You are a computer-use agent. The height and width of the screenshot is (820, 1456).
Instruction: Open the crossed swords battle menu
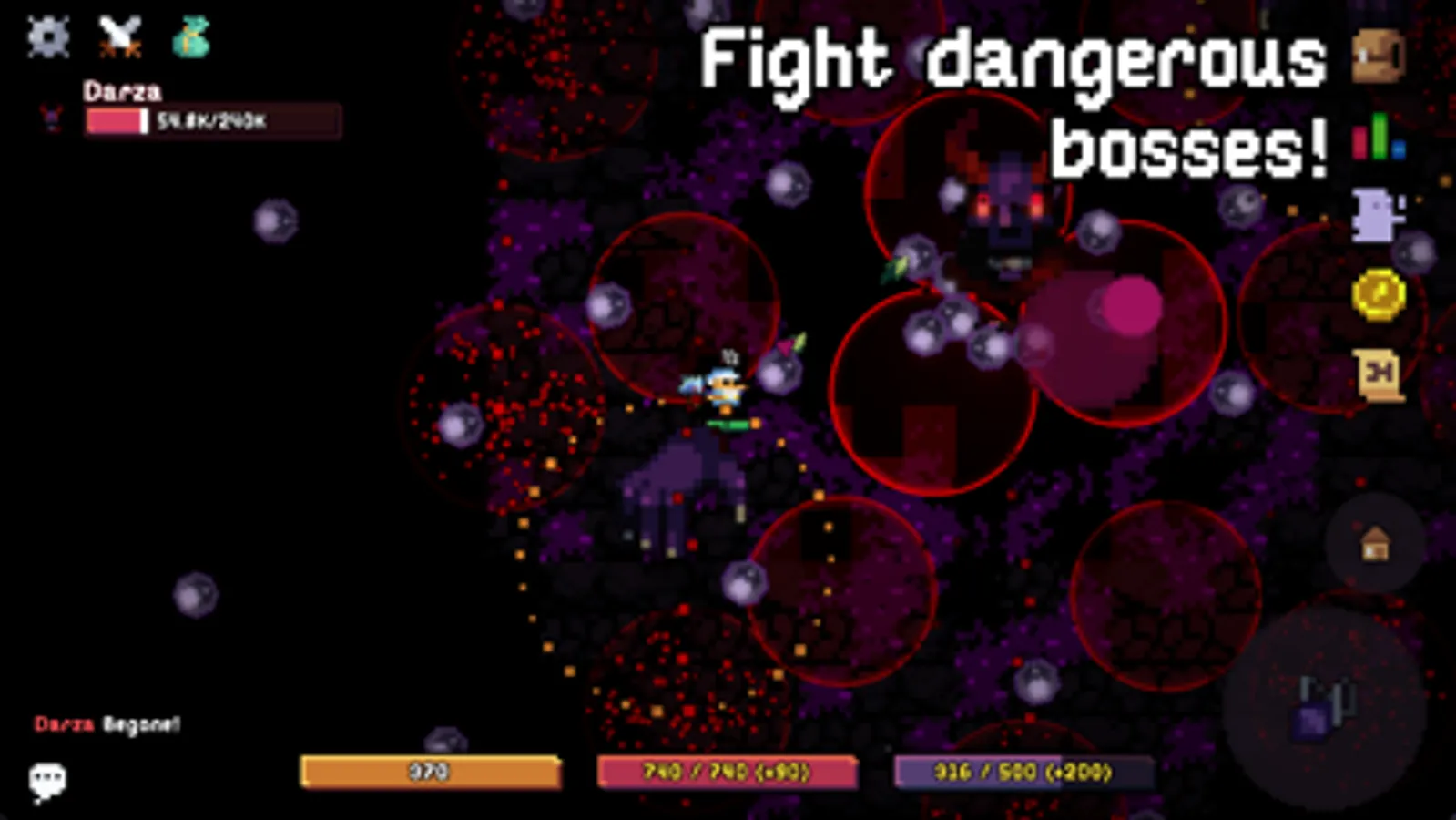(x=119, y=35)
